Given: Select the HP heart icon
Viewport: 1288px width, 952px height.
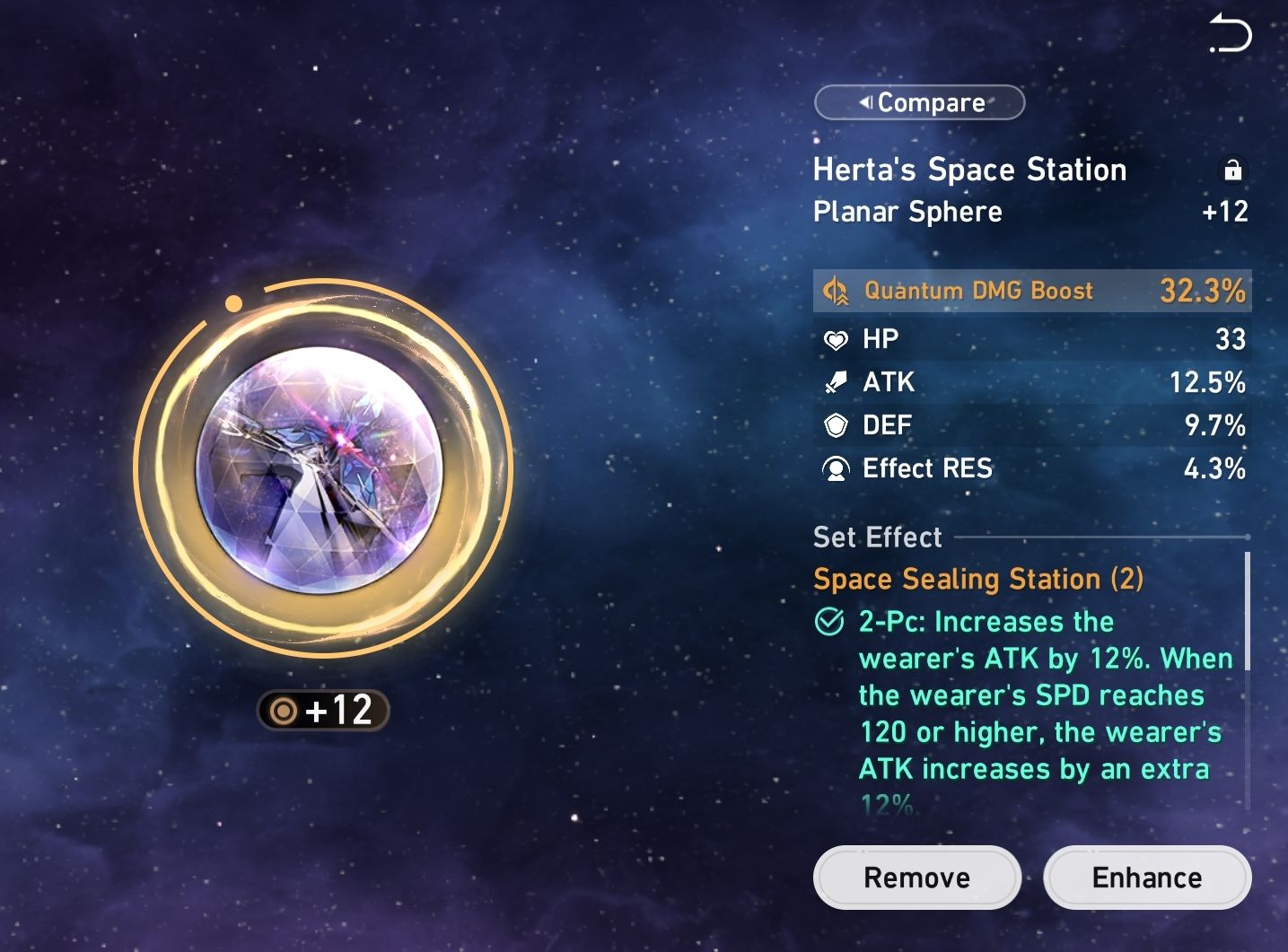Looking at the screenshot, I should click(x=835, y=339).
